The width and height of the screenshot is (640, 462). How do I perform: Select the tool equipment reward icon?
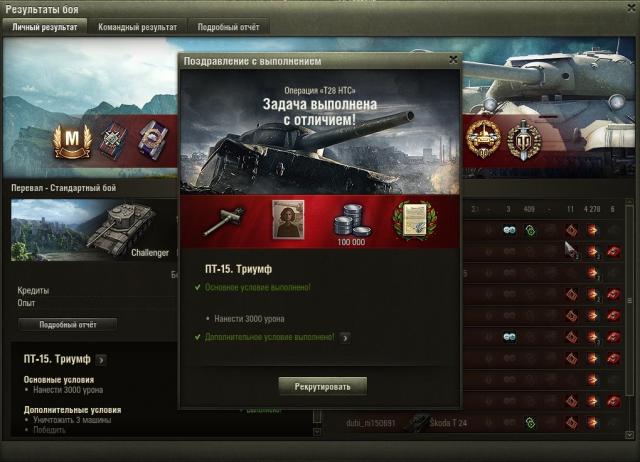(x=224, y=220)
